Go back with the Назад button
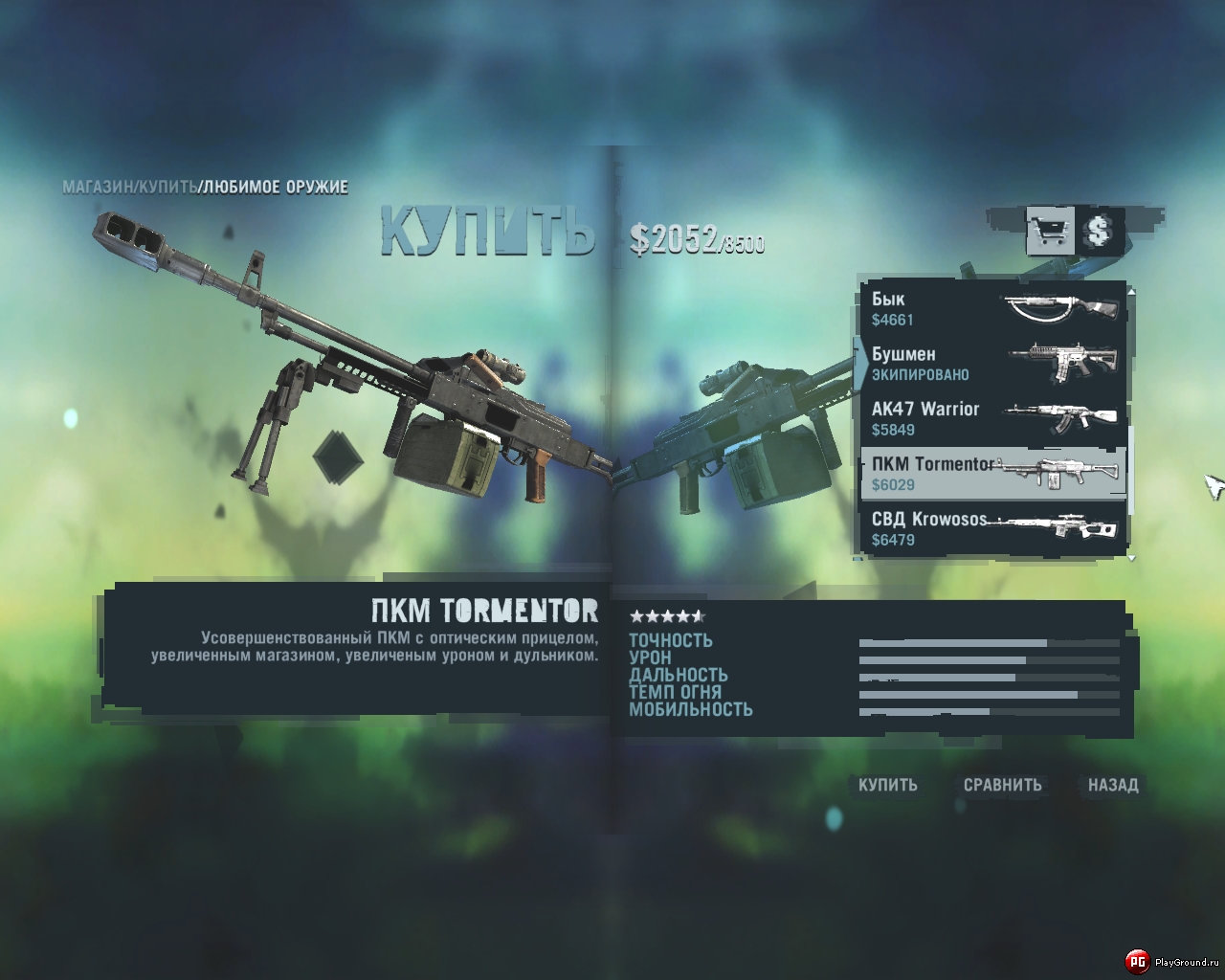 [x=1113, y=785]
